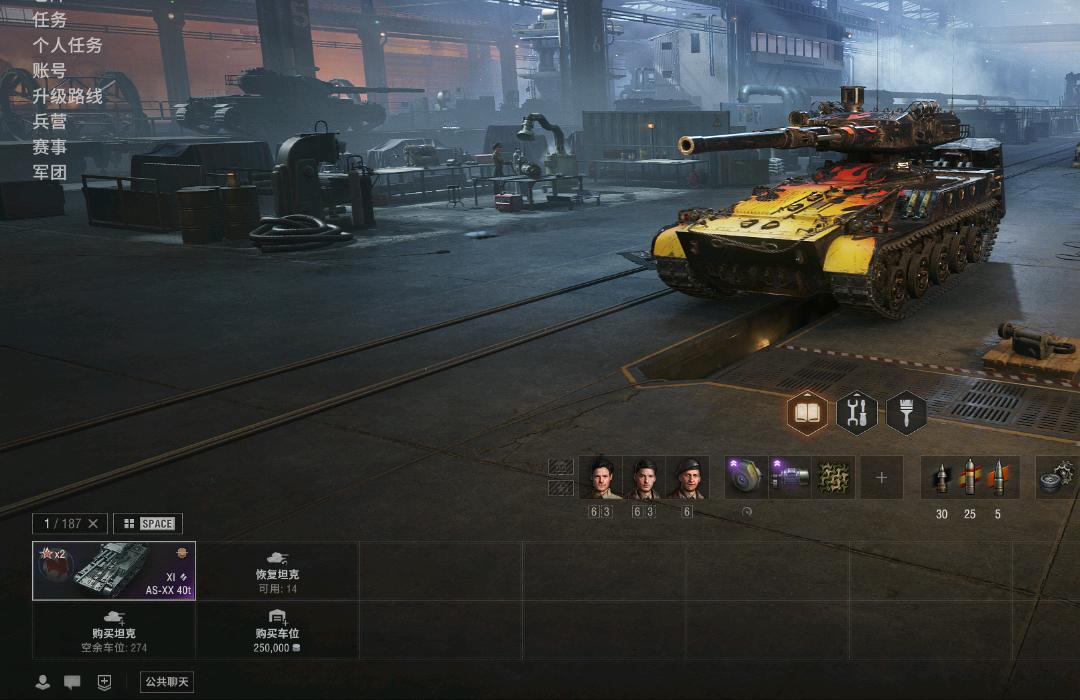The width and height of the screenshot is (1080, 700).
Task: Buy a garage slot via 购买车位
Action: (x=277, y=630)
